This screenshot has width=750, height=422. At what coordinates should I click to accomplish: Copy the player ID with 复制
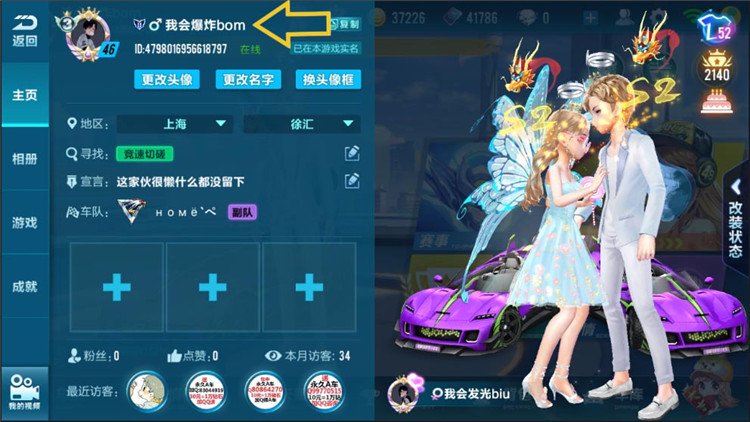click(x=345, y=22)
